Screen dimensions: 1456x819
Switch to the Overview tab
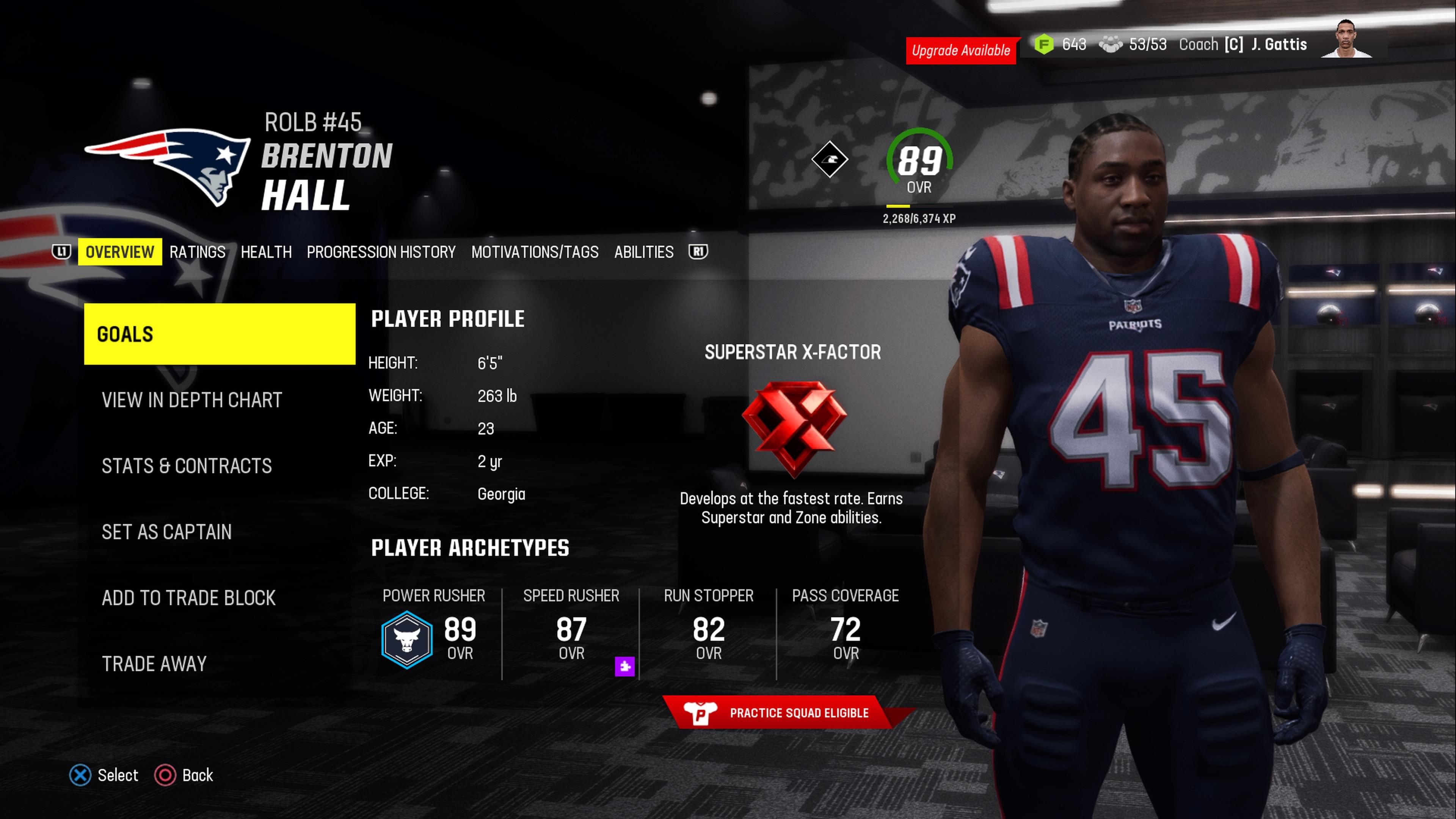pyautogui.click(x=120, y=252)
